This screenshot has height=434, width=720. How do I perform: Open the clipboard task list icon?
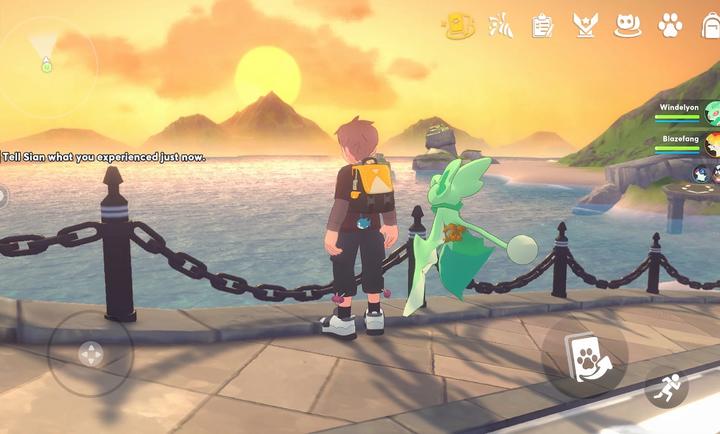[542, 26]
